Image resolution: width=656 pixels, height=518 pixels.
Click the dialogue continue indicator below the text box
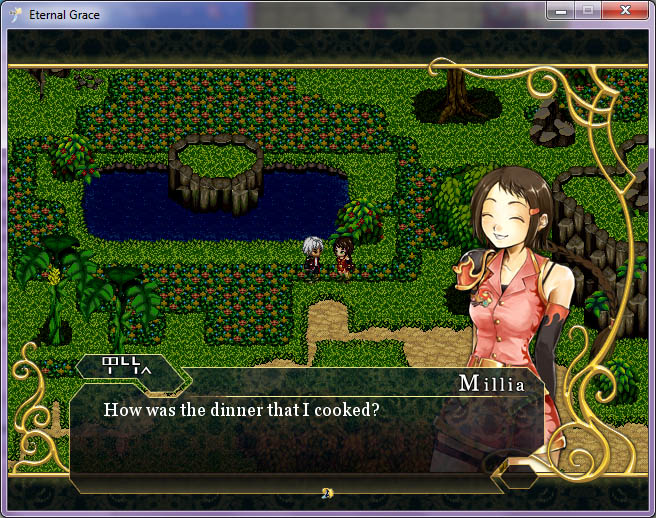coord(327,492)
